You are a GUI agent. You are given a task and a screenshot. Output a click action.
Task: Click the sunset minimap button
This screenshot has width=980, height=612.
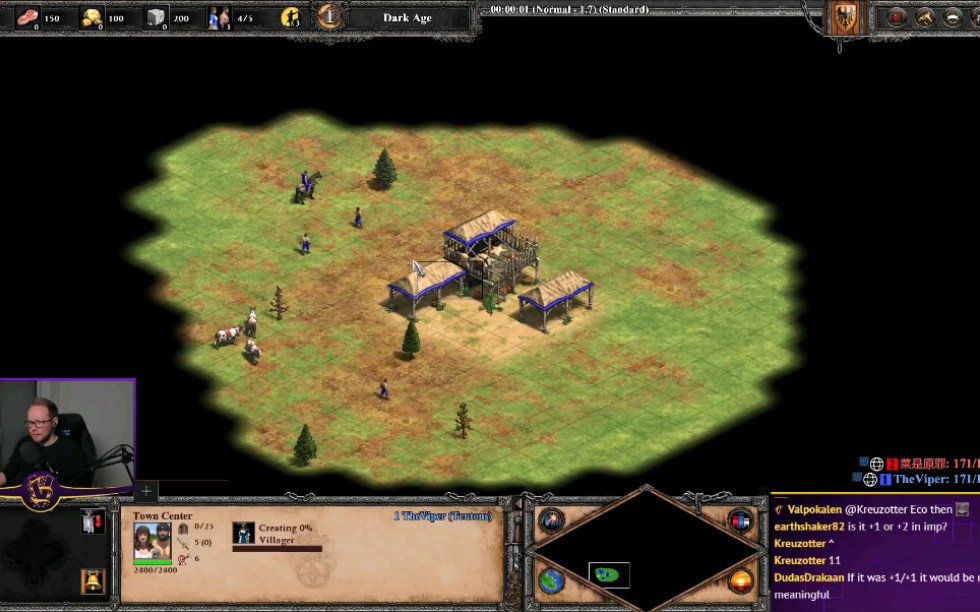(x=740, y=581)
